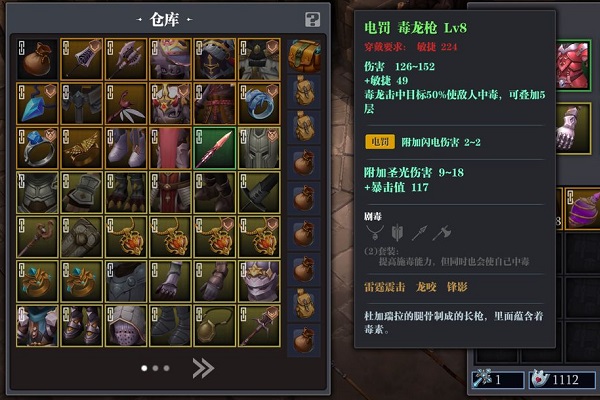Click the dark green pouch item
This screenshot has height=400, width=600.
tap(216, 325)
